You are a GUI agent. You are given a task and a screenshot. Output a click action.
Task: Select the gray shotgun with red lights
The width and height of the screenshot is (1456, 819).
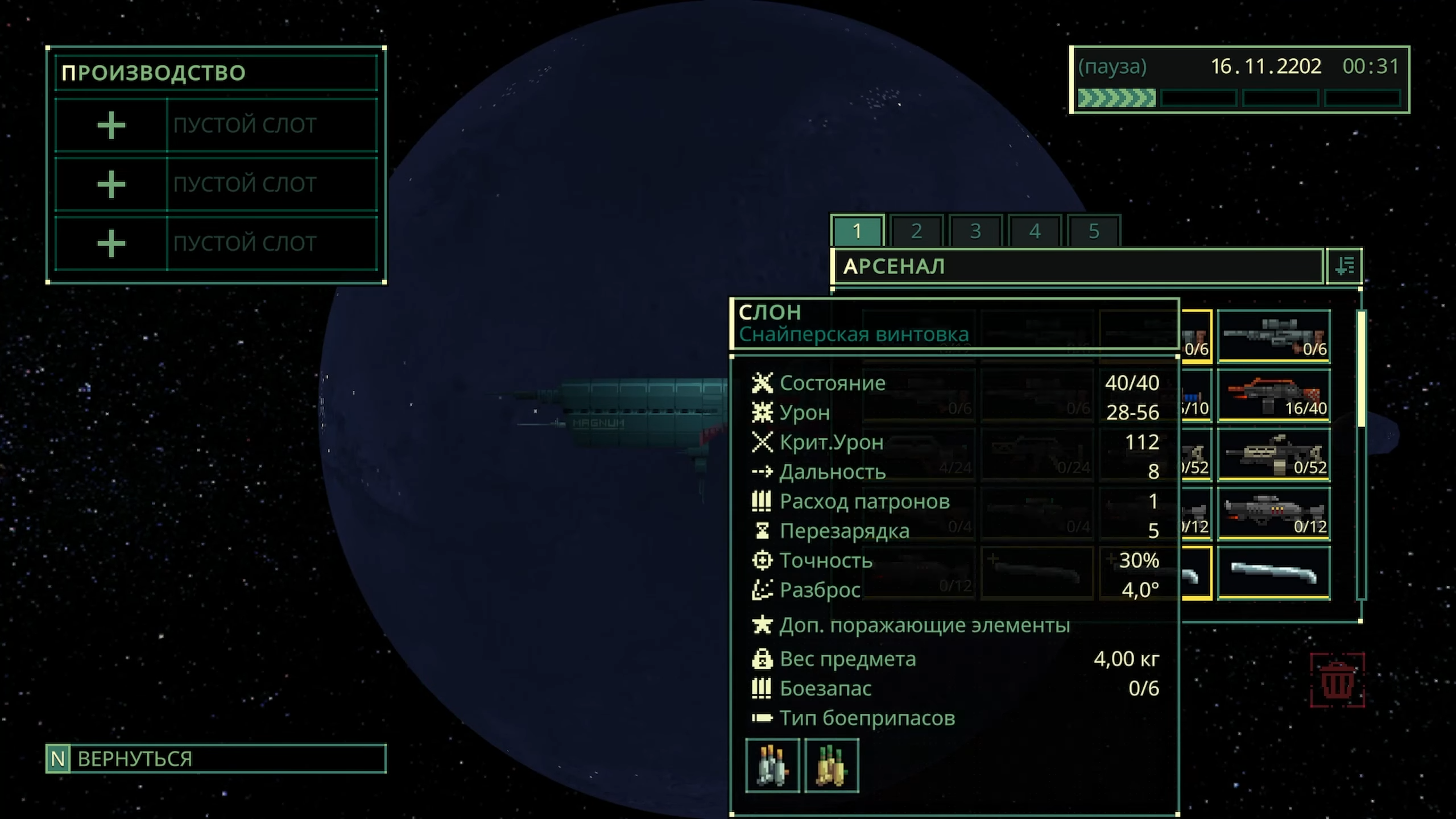pos(1274,514)
